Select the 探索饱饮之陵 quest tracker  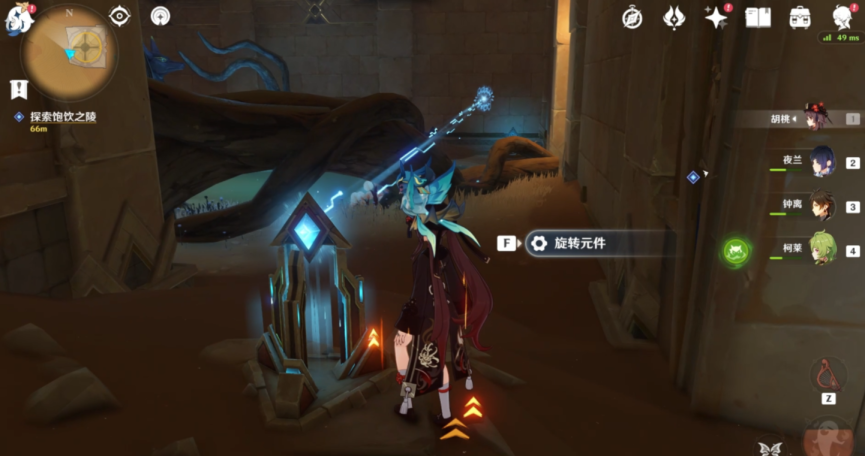pos(62,117)
